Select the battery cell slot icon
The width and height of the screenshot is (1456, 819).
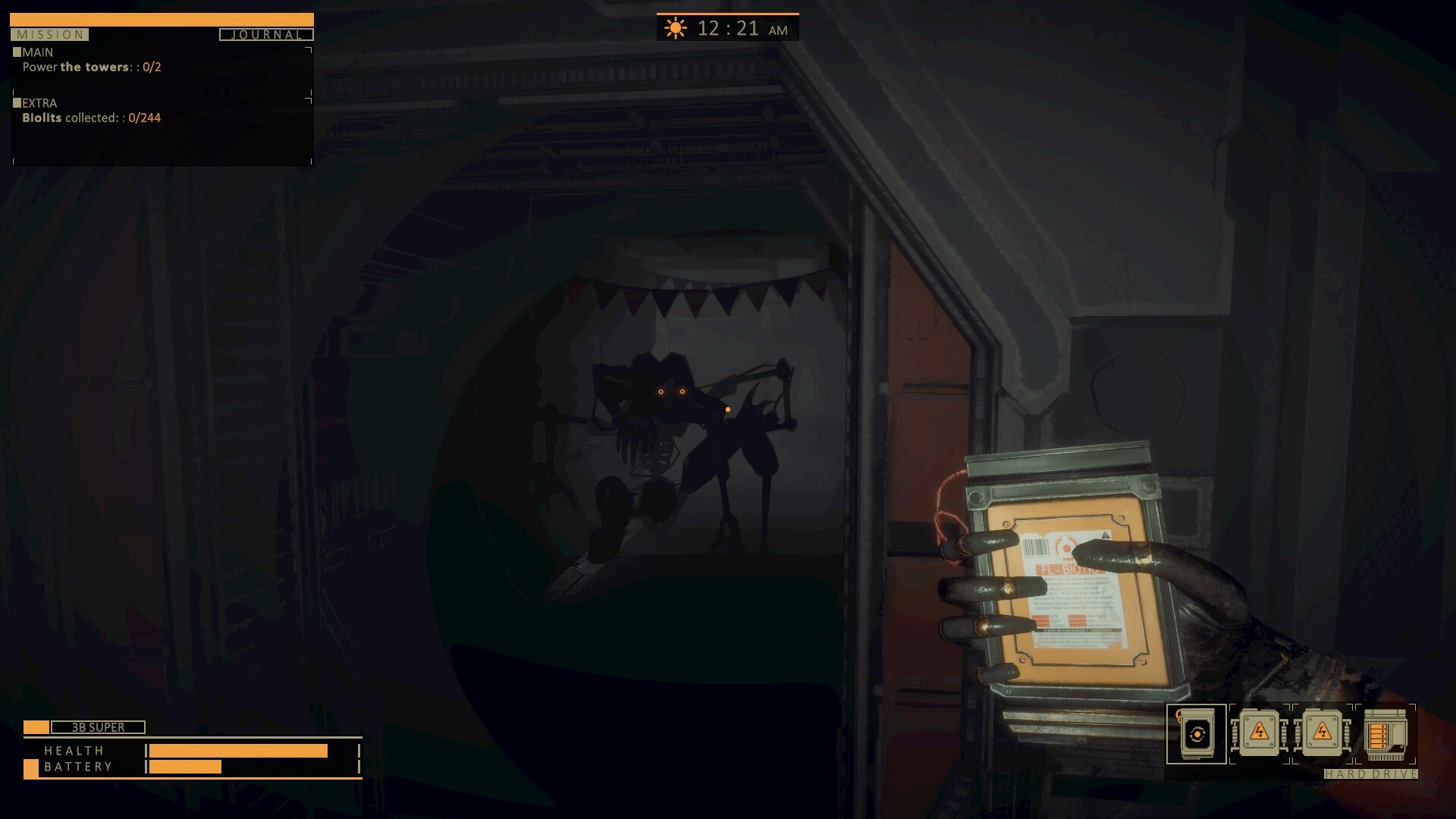tap(1197, 734)
